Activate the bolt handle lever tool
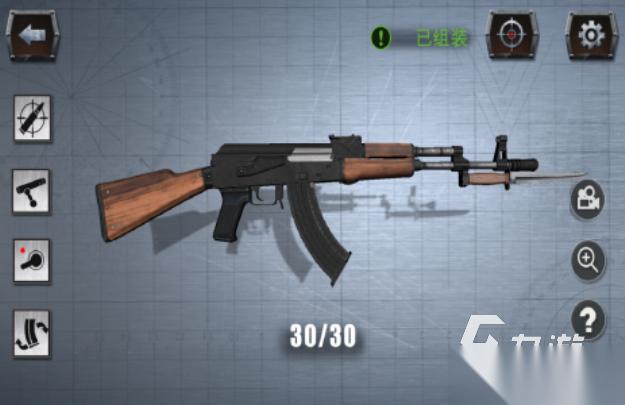 pyautogui.click(x=31, y=190)
